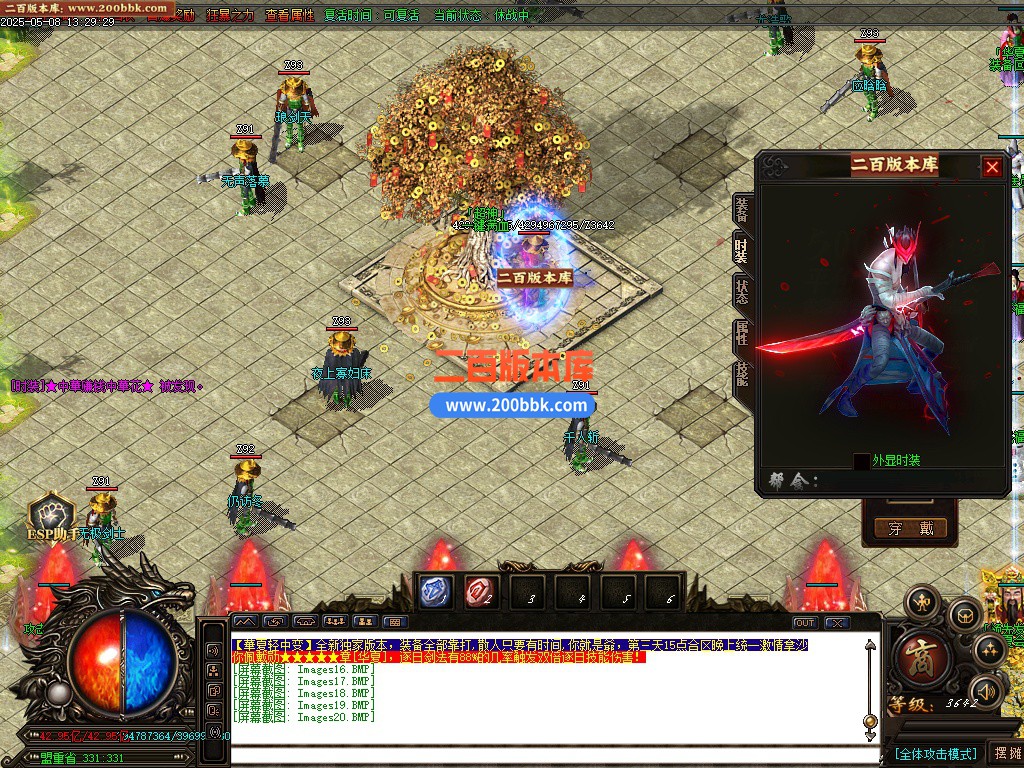Show the 属性 attributes tab

pyautogui.click(x=741, y=333)
